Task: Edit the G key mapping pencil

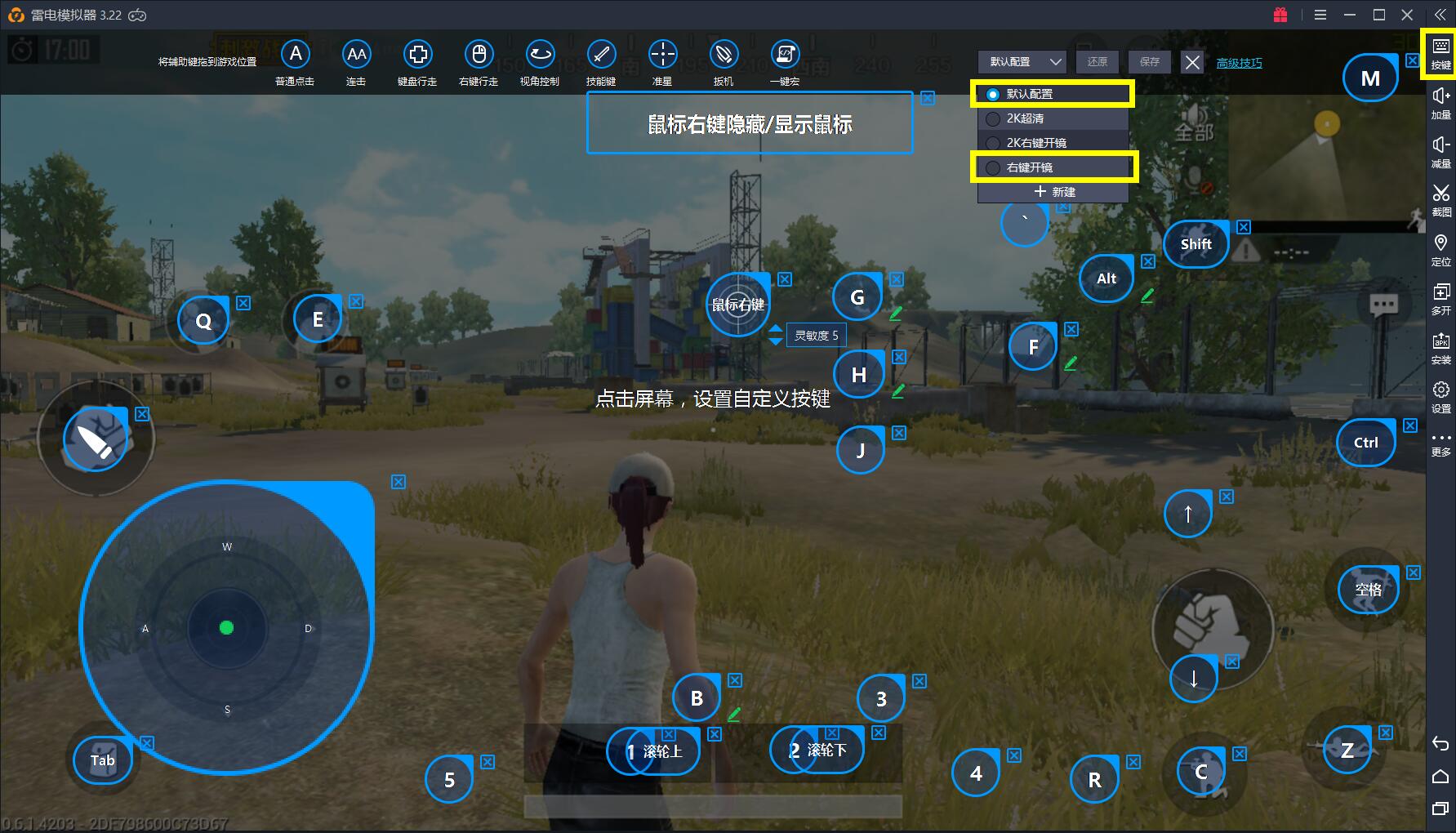Action: 896,313
